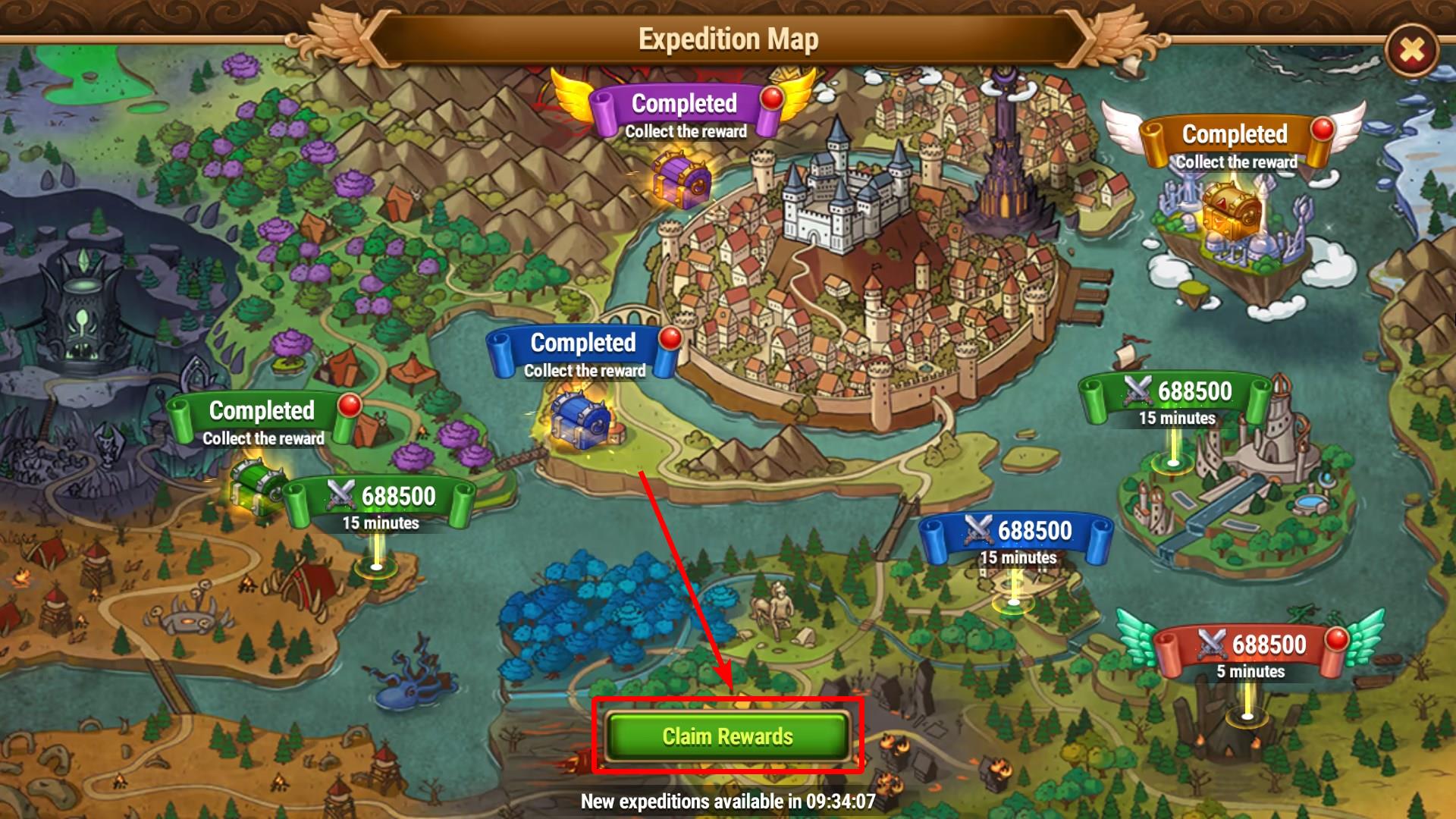The height and width of the screenshot is (819, 1456).
Task: Open the green treasure chest
Action: (x=256, y=485)
